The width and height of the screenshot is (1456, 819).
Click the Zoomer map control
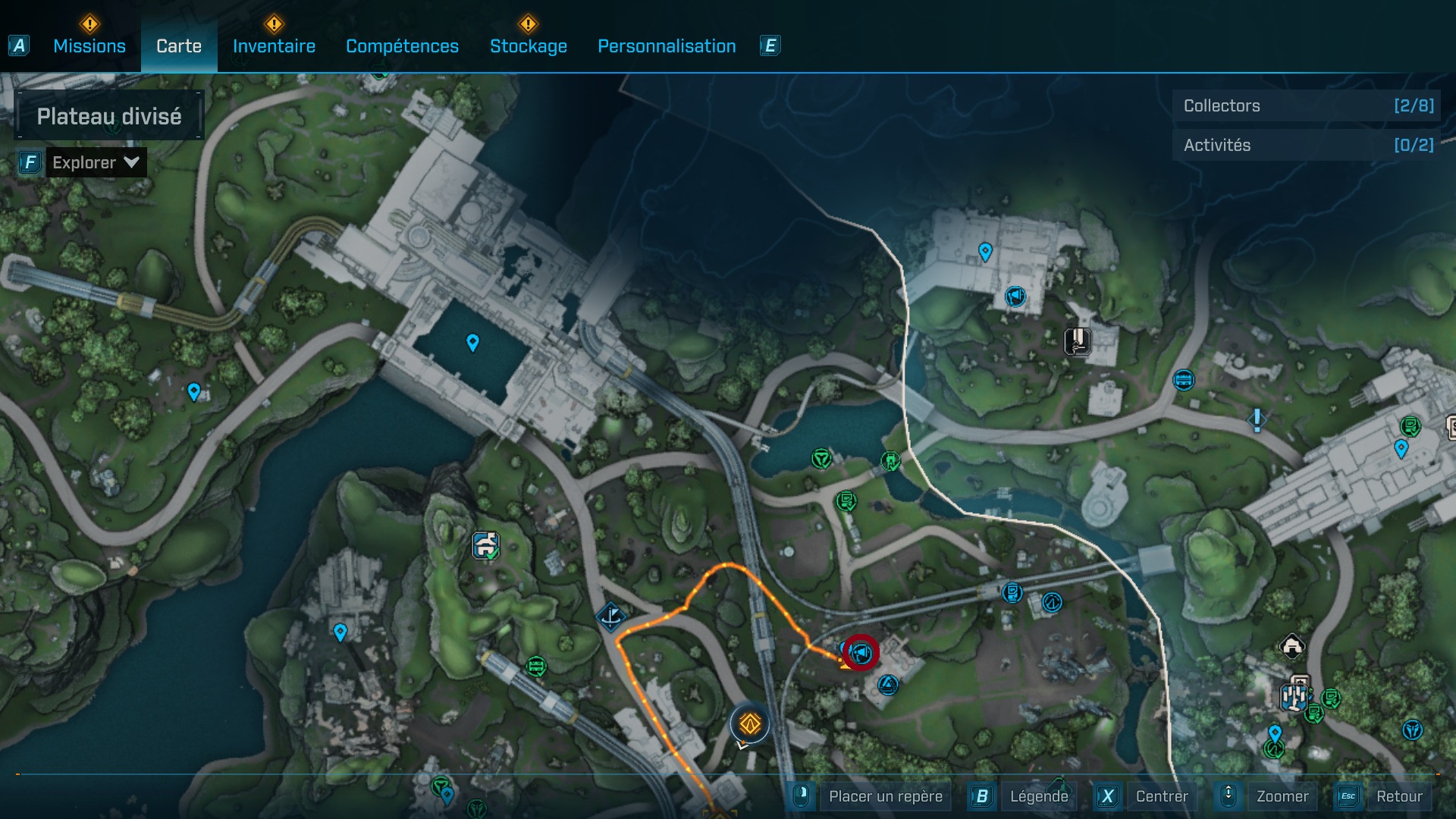1282,796
